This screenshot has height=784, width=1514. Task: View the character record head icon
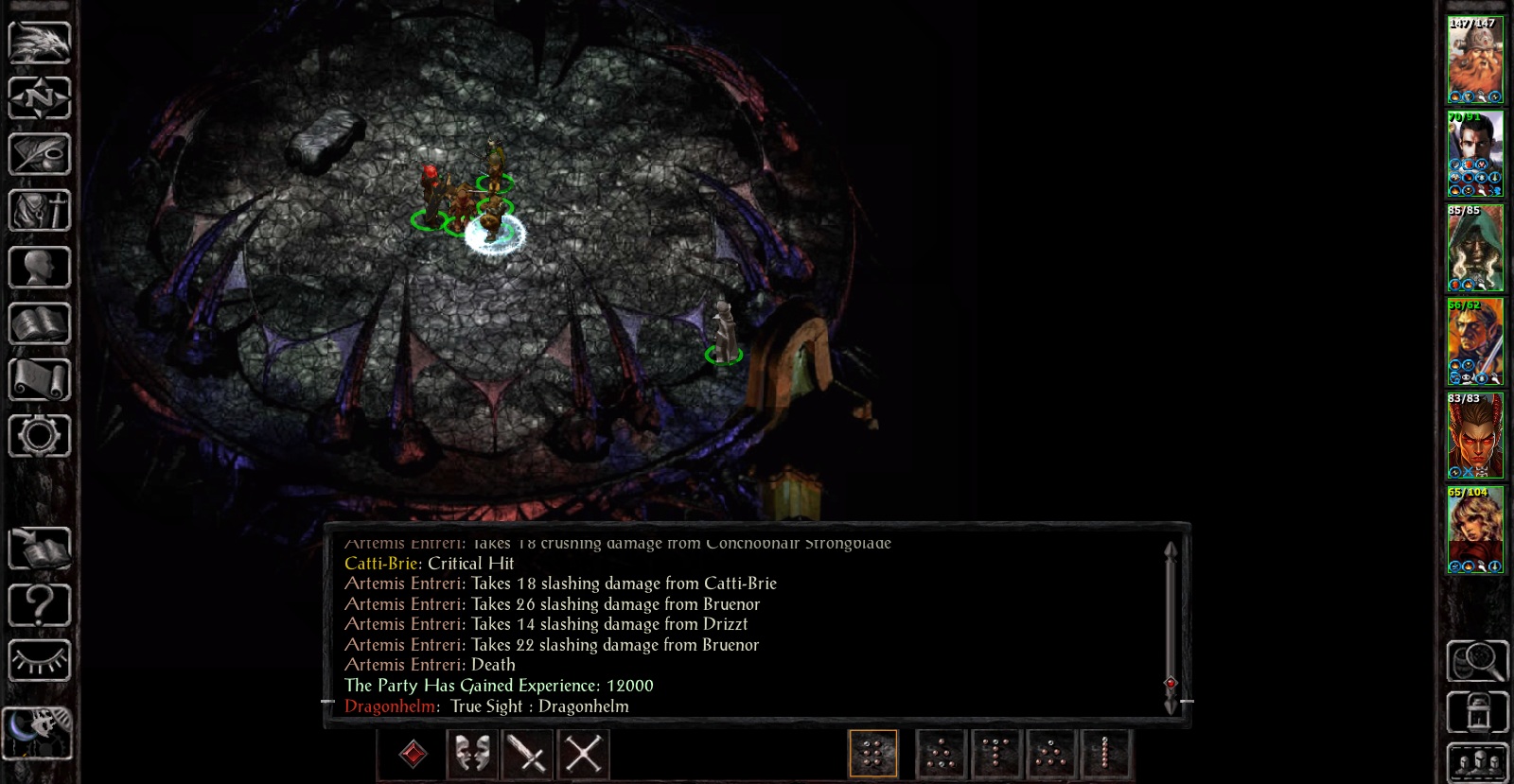click(40, 268)
